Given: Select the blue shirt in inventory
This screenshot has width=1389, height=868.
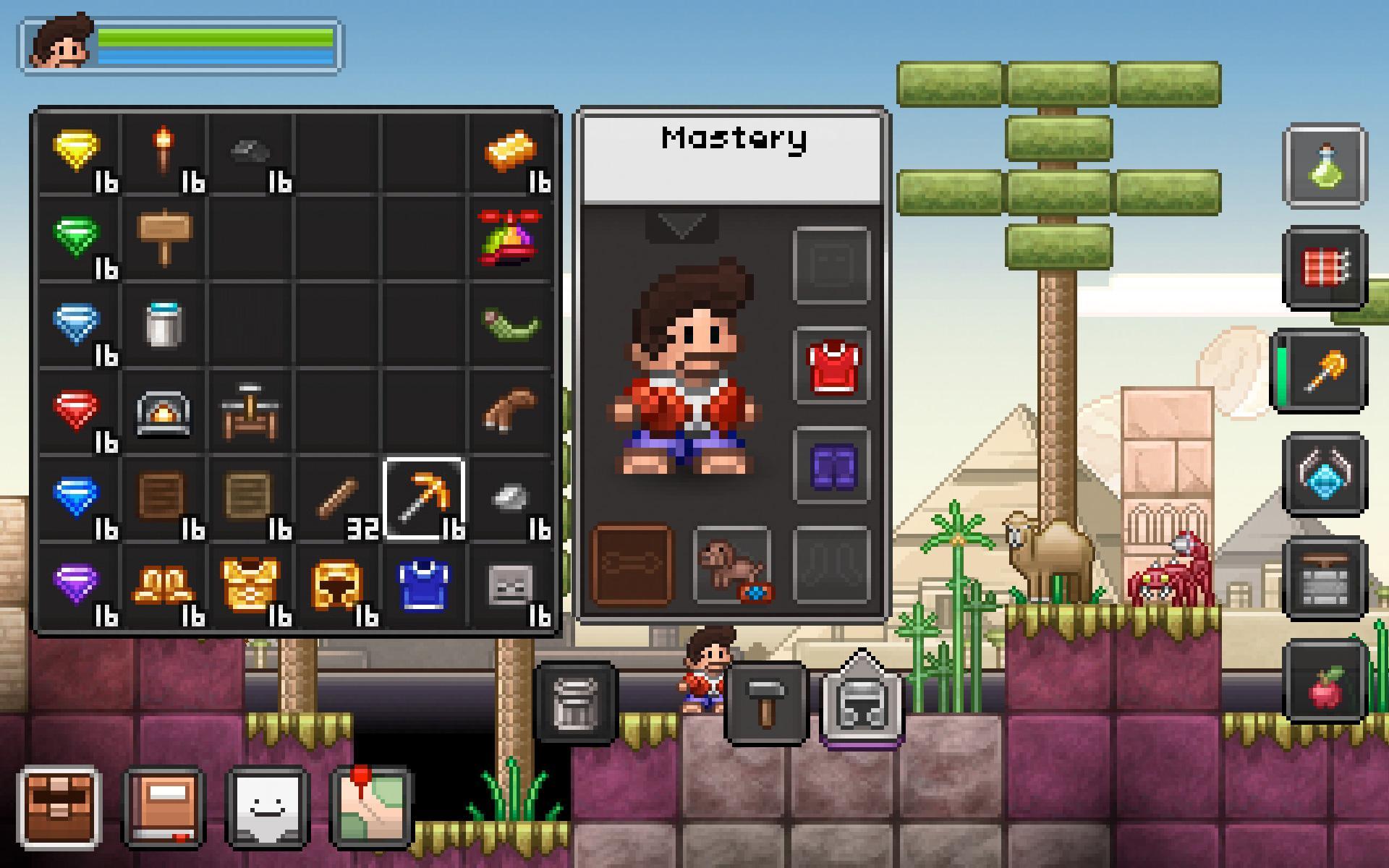Looking at the screenshot, I should (x=424, y=585).
